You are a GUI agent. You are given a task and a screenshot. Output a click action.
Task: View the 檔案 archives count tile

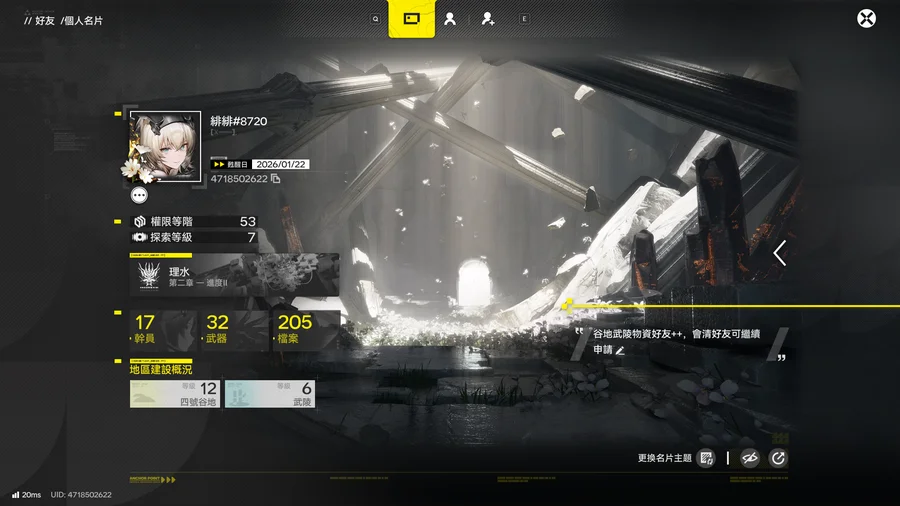[304, 330]
